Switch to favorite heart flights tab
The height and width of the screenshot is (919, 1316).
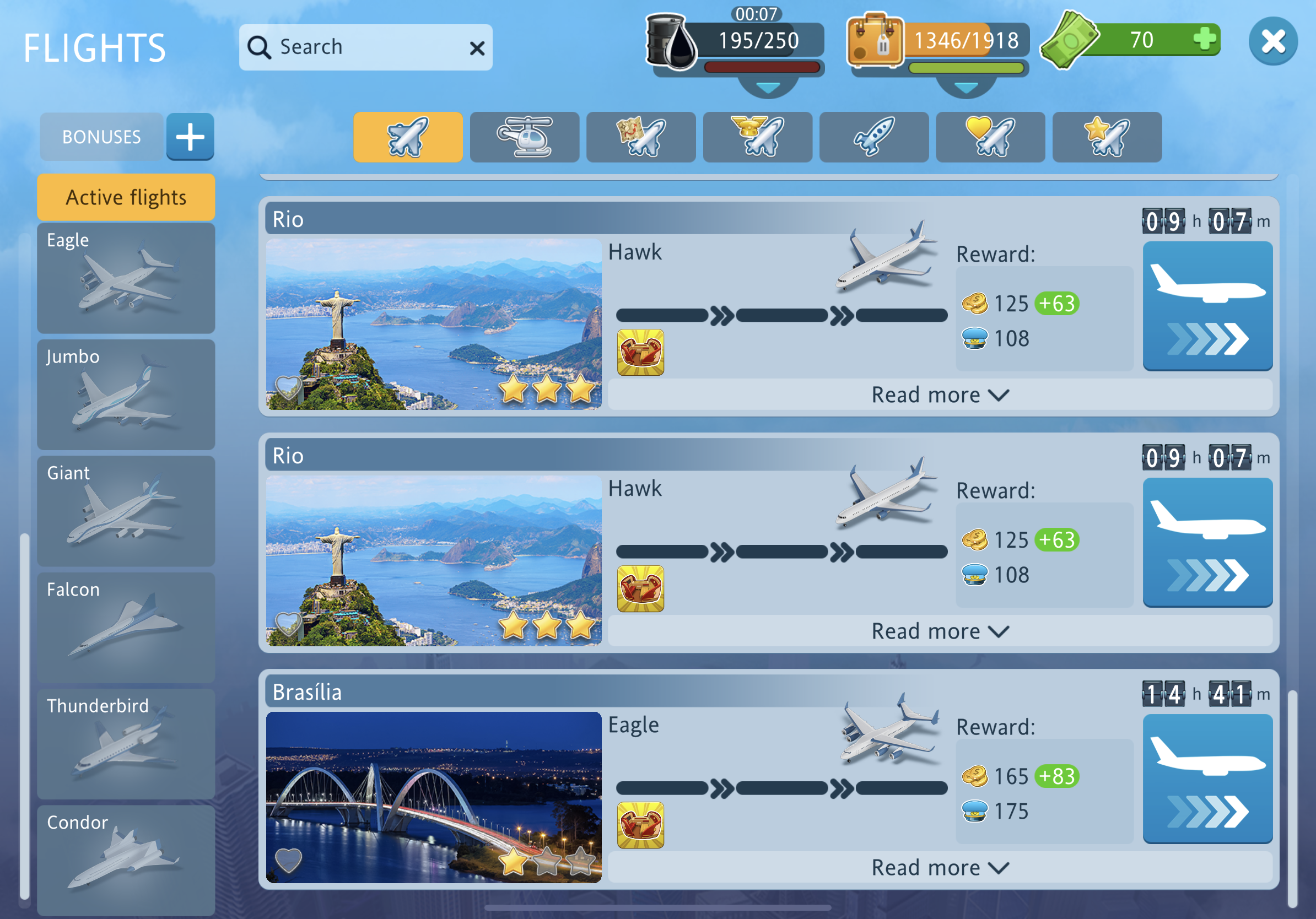(990, 137)
